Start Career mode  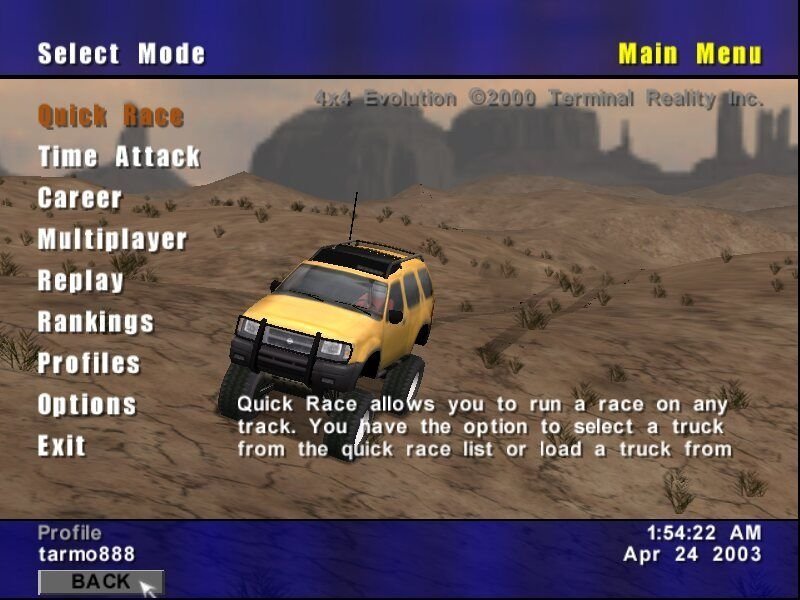click(x=80, y=198)
